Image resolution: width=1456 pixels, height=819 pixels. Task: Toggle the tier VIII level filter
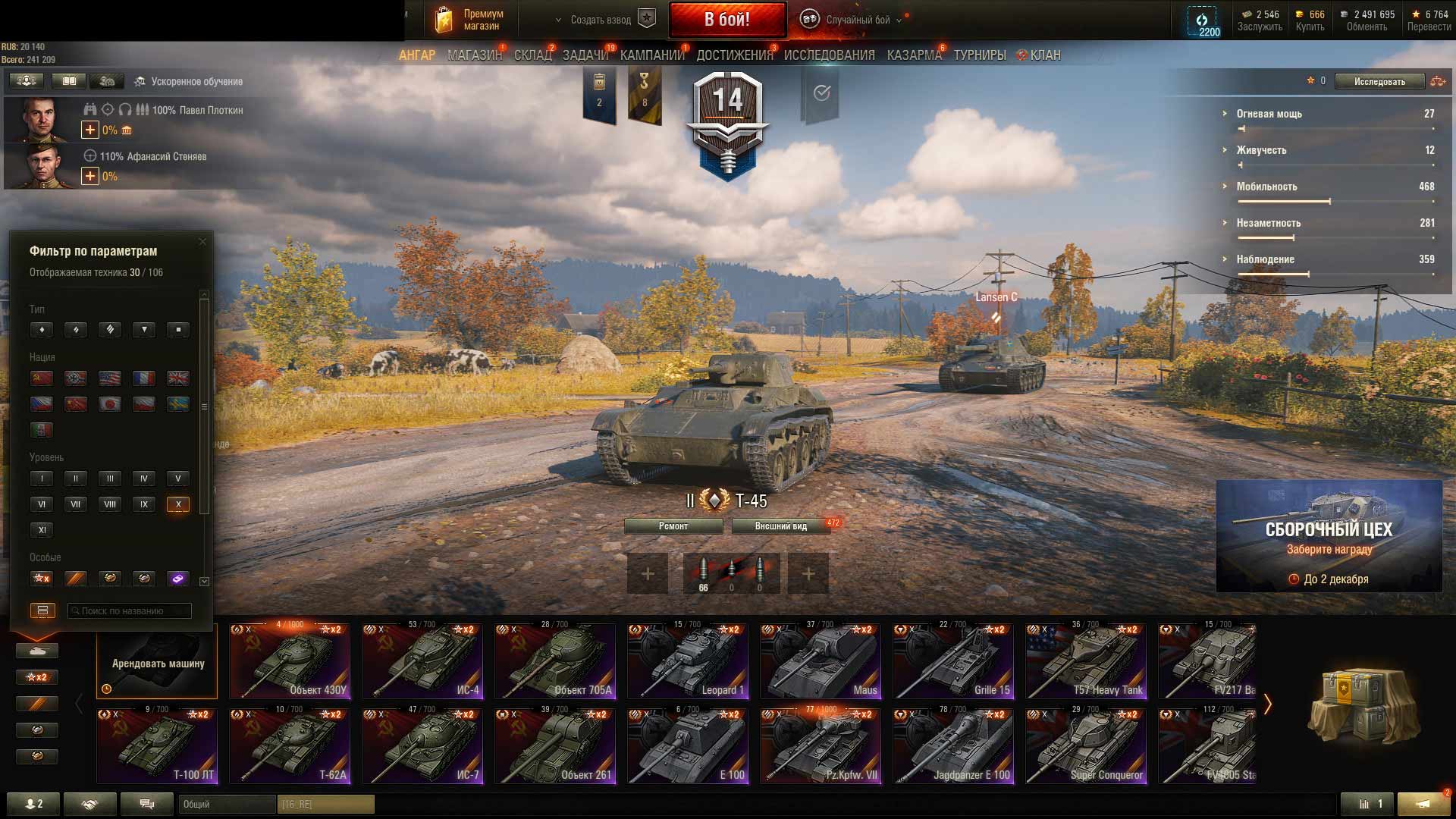point(110,504)
